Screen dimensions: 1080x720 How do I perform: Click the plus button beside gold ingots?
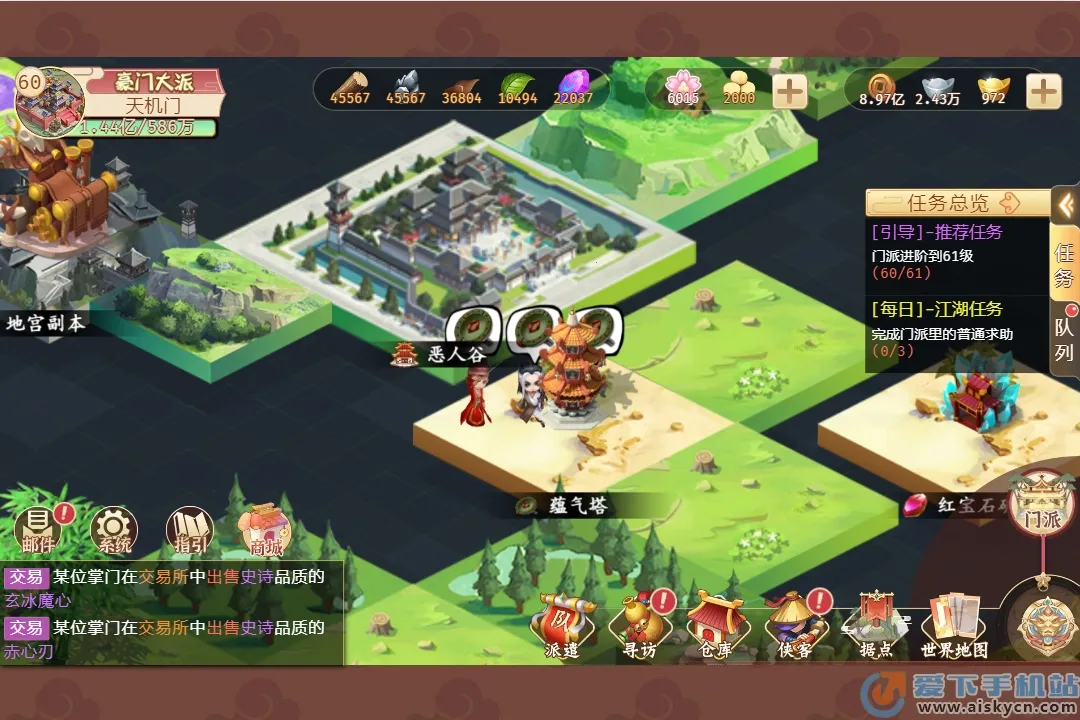pyautogui.click(x=1043, y=92)
